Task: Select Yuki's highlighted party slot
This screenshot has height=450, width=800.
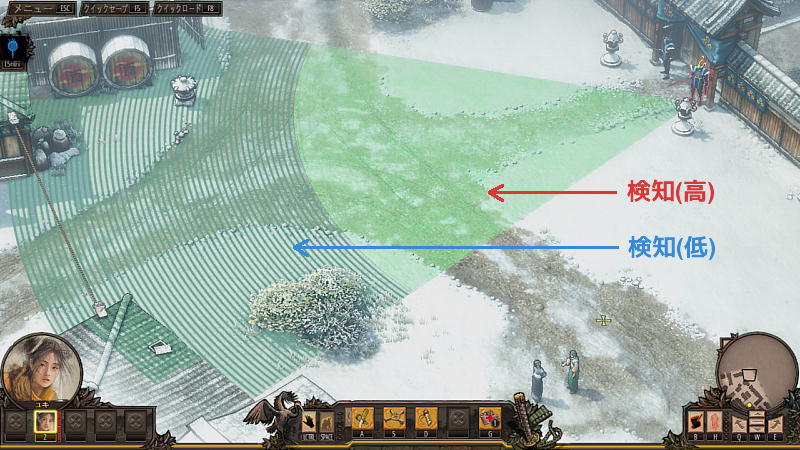Action: pos(45,421)
